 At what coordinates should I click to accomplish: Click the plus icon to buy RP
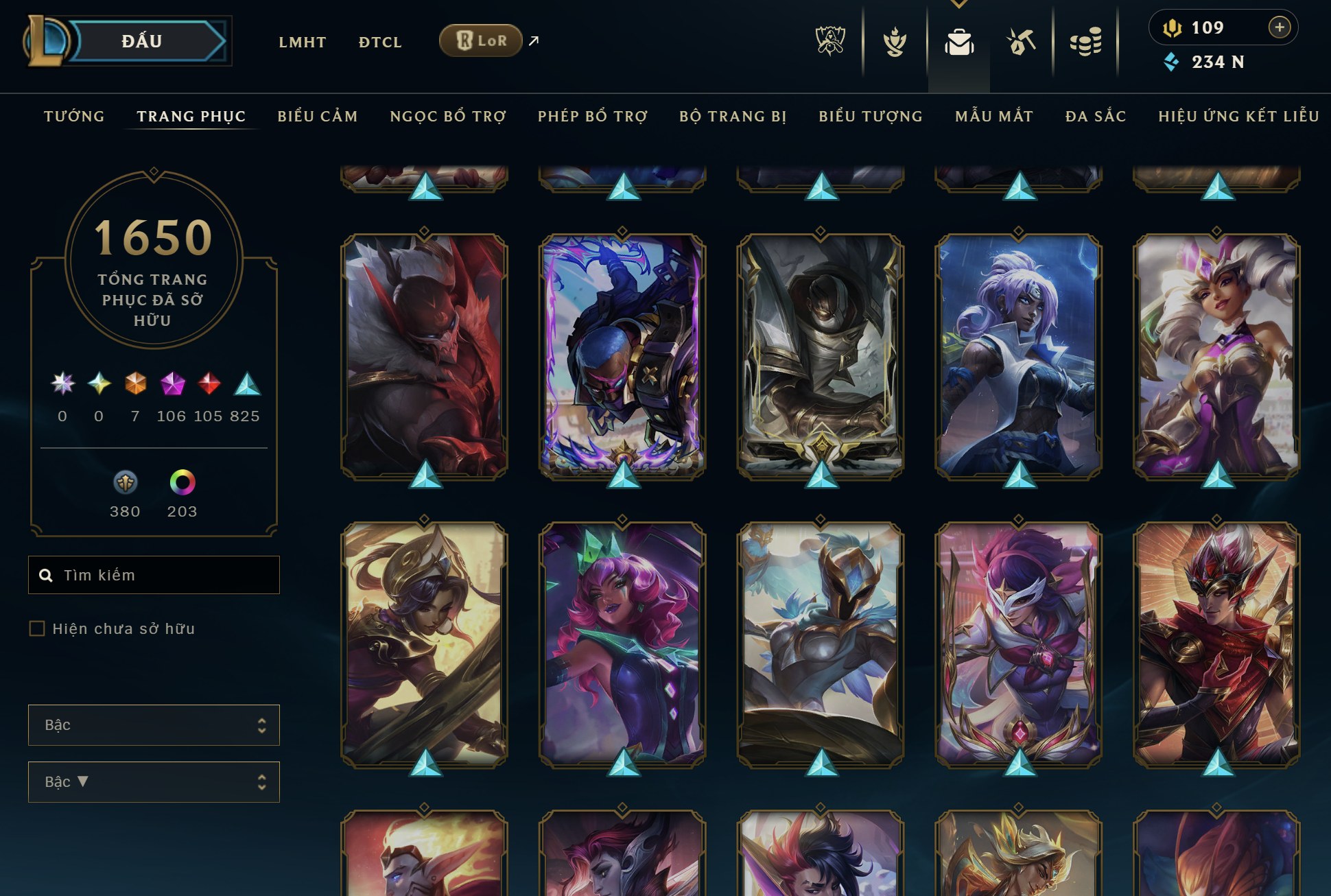tap(1280, 27)
